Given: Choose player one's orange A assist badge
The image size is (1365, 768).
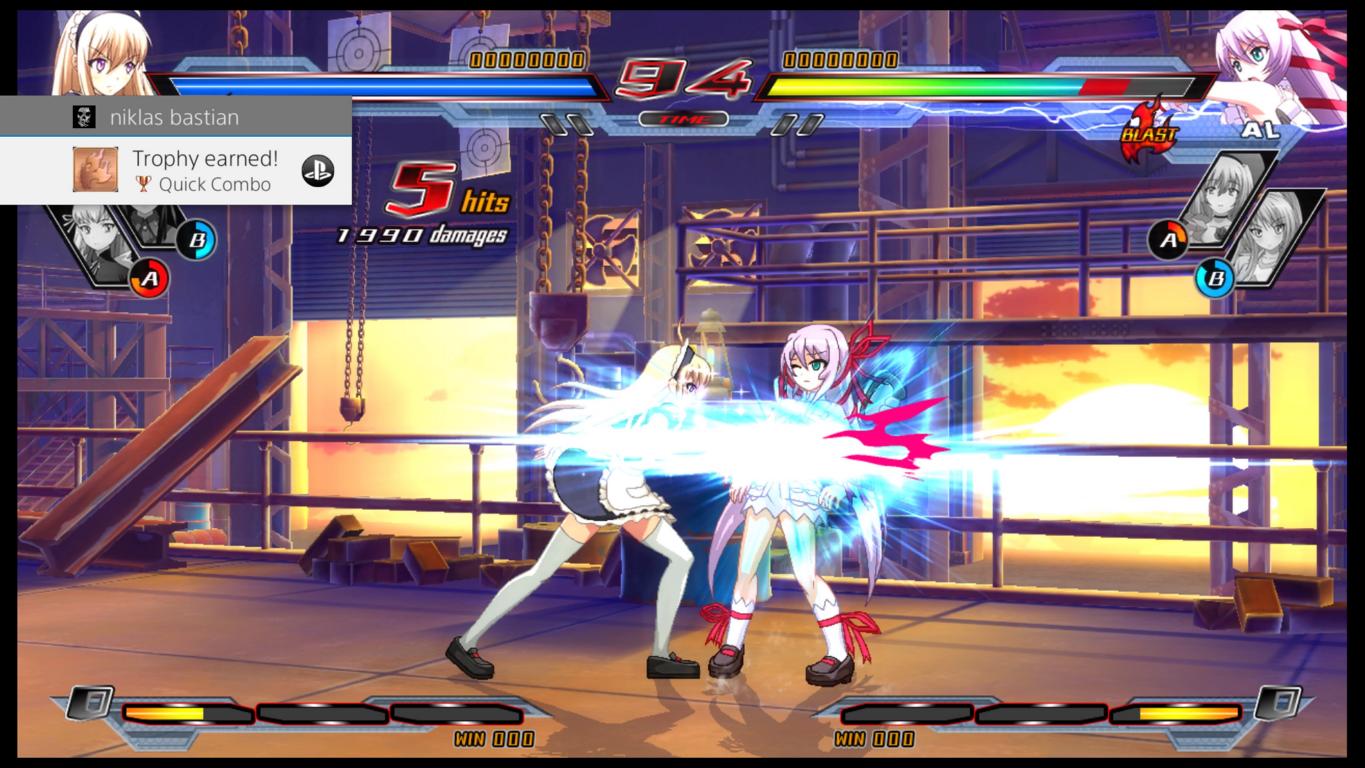Looking at the screenshot, I should click(149, 278).
